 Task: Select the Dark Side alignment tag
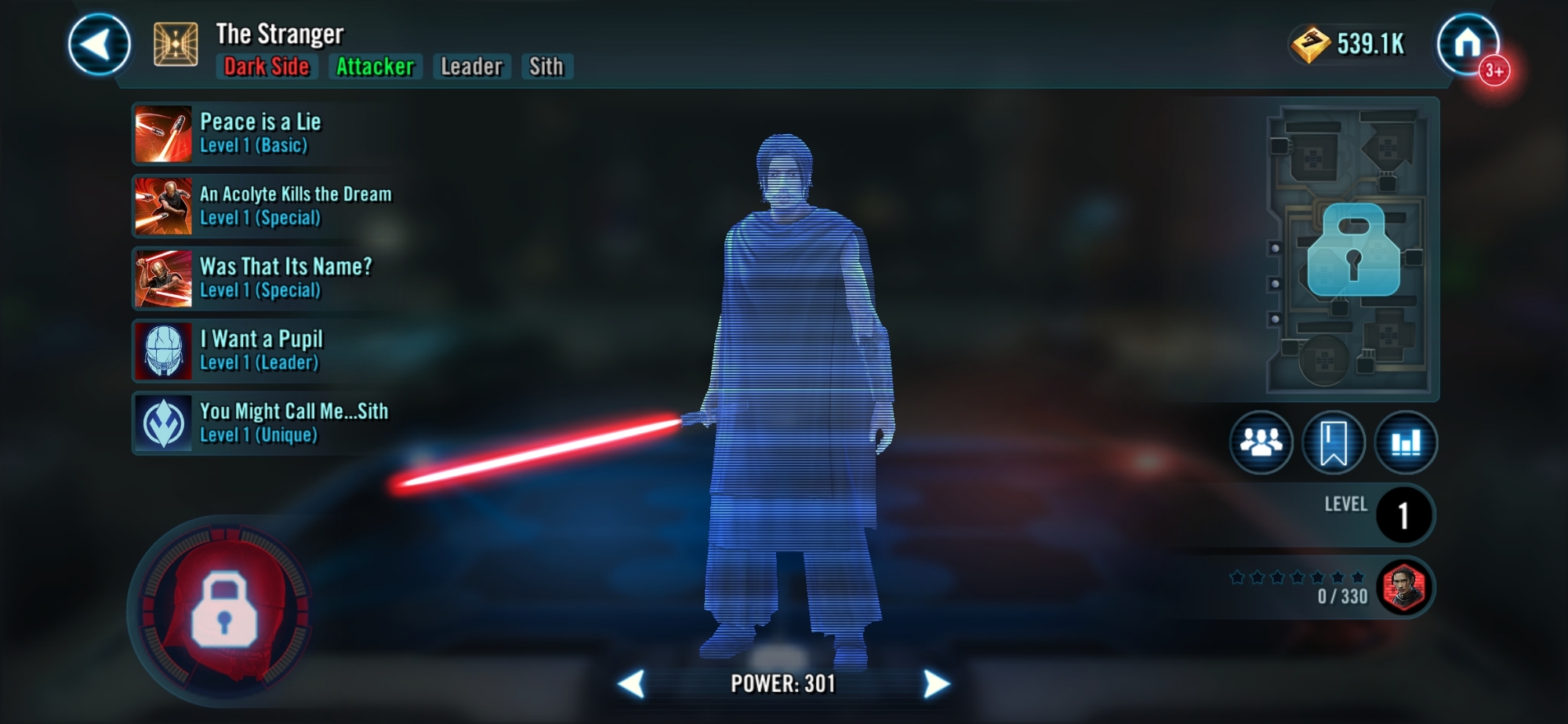(x=267, y=67)
